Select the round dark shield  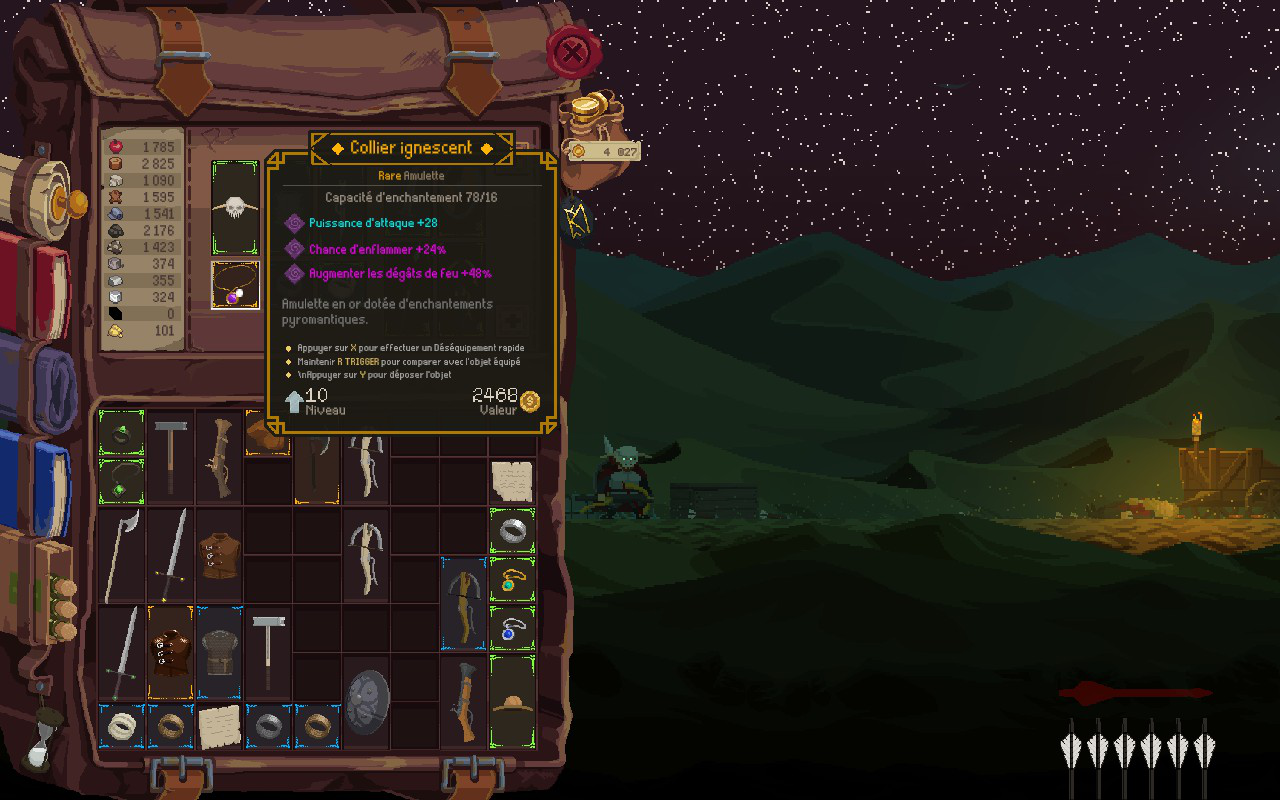coord(366,702)
